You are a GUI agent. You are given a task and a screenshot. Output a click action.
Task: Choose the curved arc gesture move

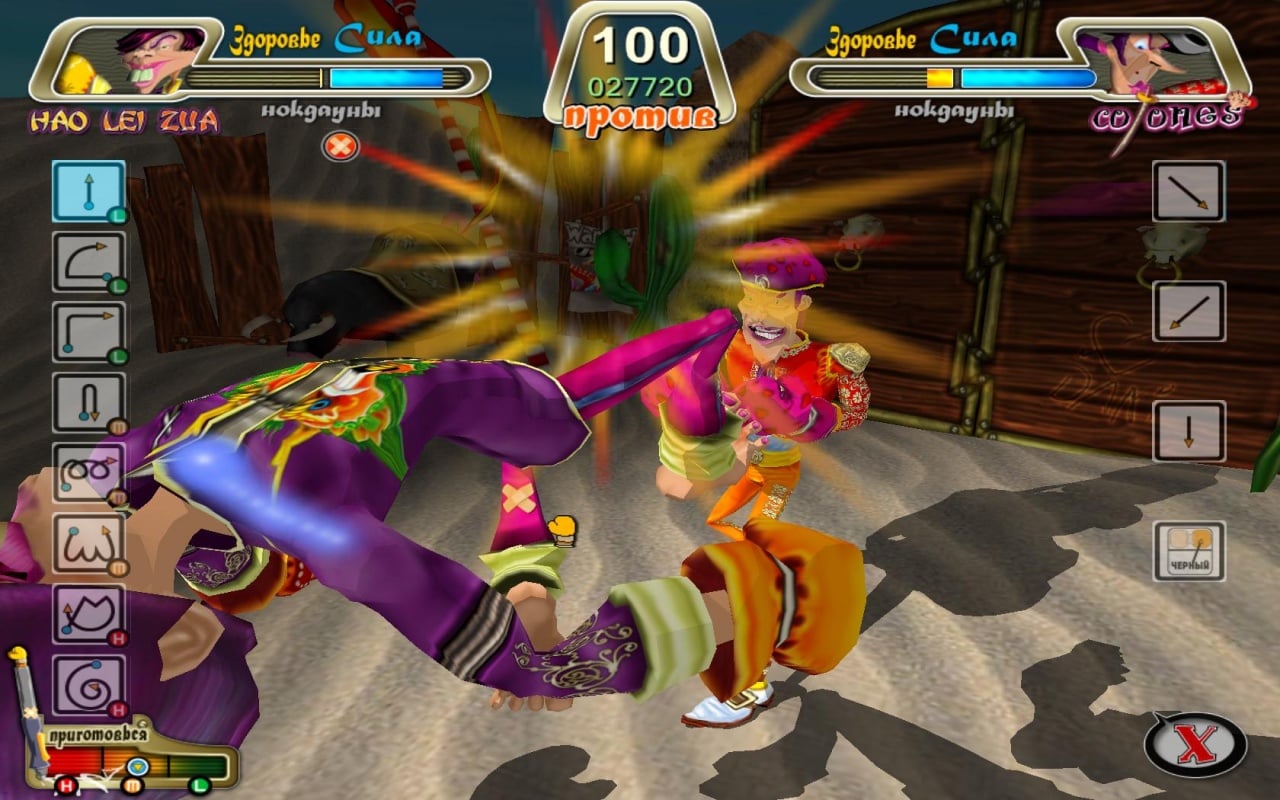89,262
